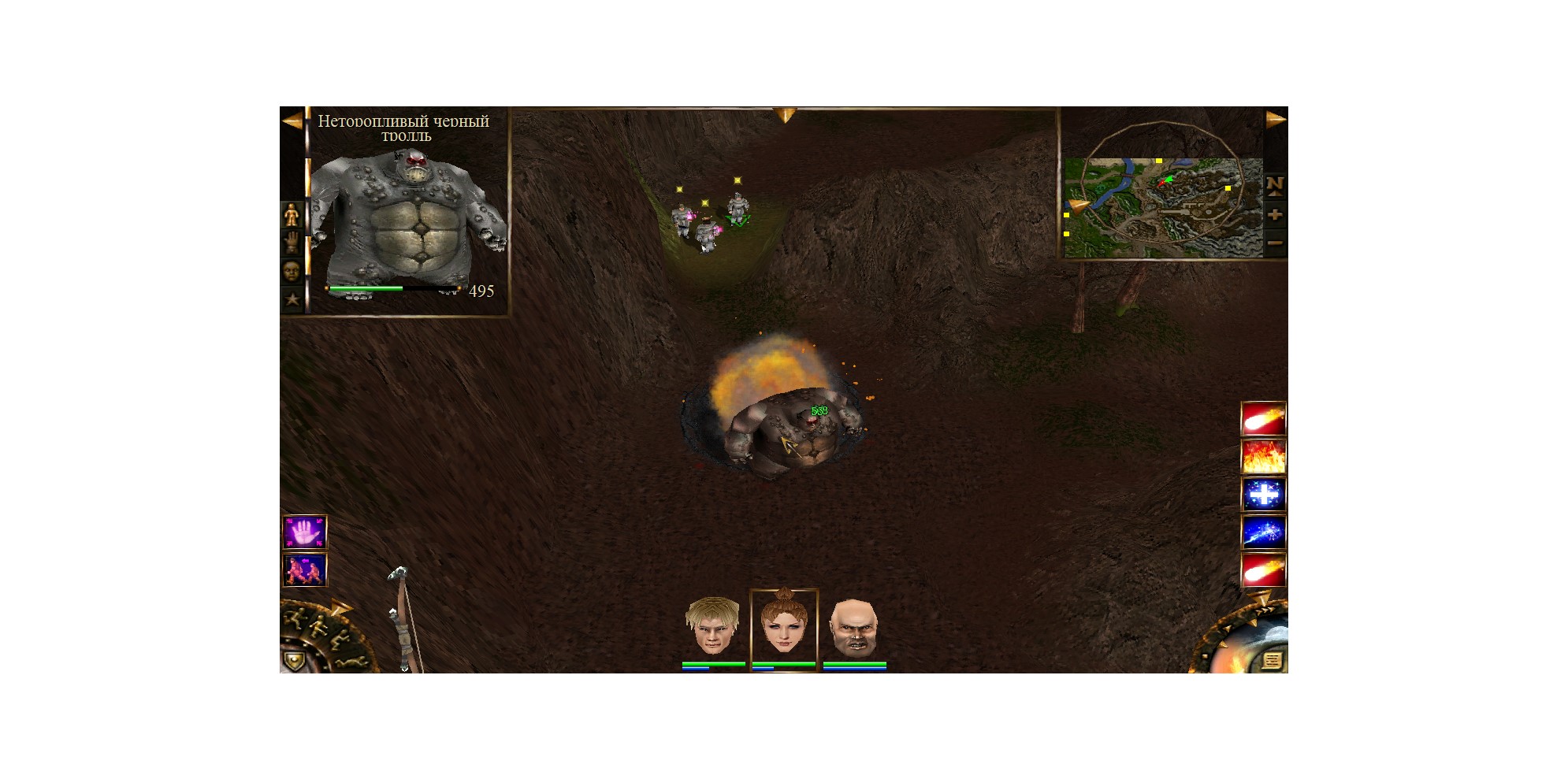Cast the blue lightning spark spell

tap(1263, 532)
